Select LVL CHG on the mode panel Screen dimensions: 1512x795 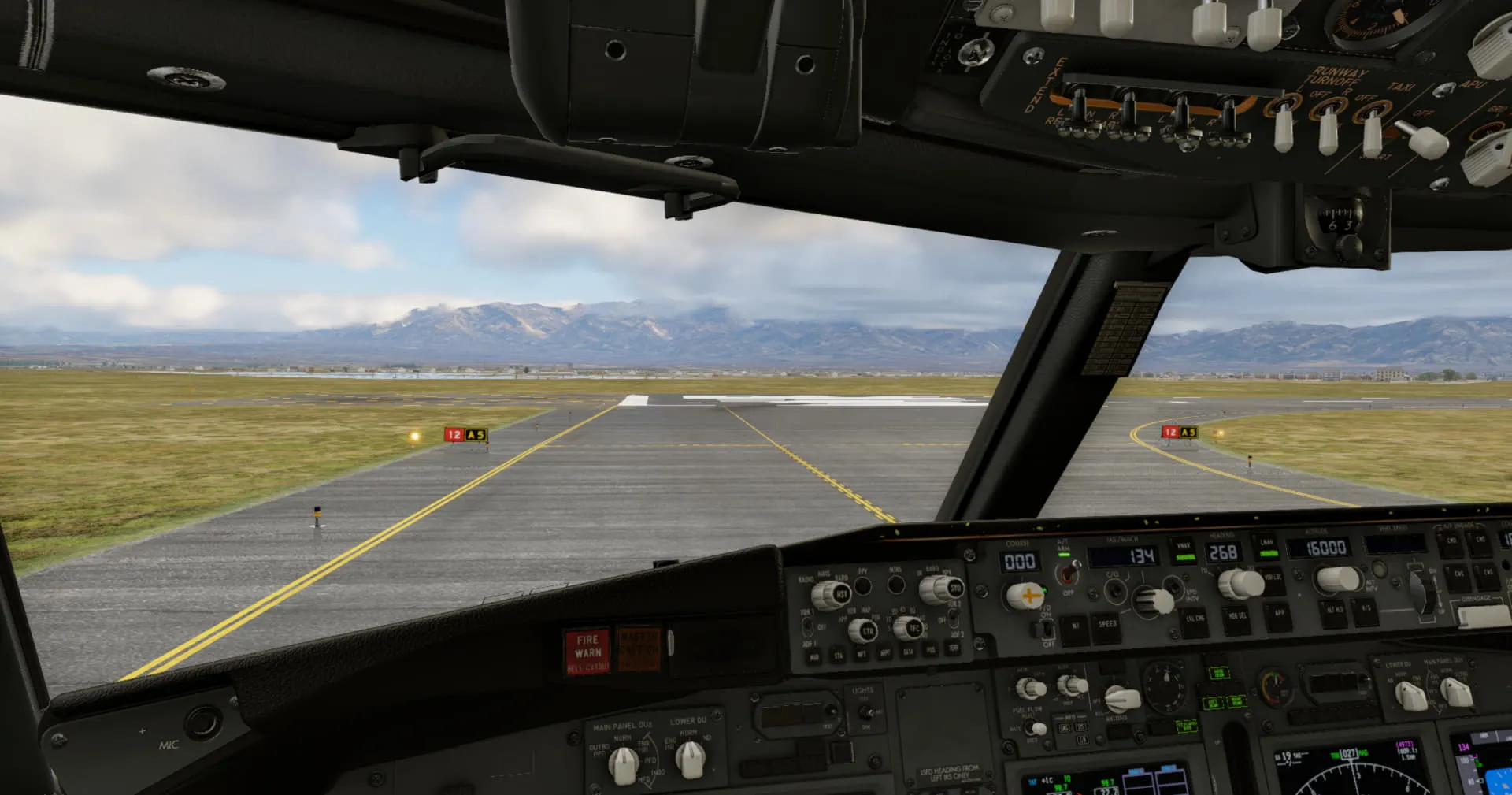[x=1195, y=619]
